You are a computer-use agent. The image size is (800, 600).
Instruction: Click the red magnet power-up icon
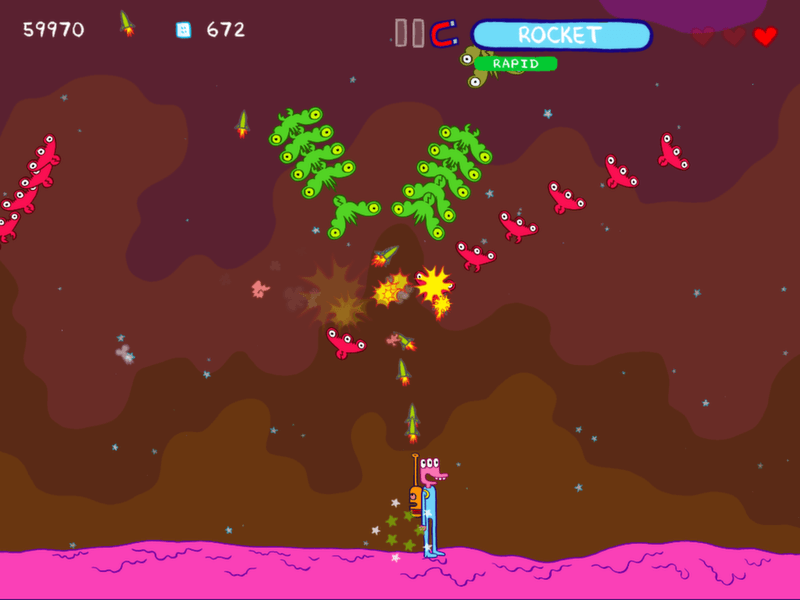point(444,34)
